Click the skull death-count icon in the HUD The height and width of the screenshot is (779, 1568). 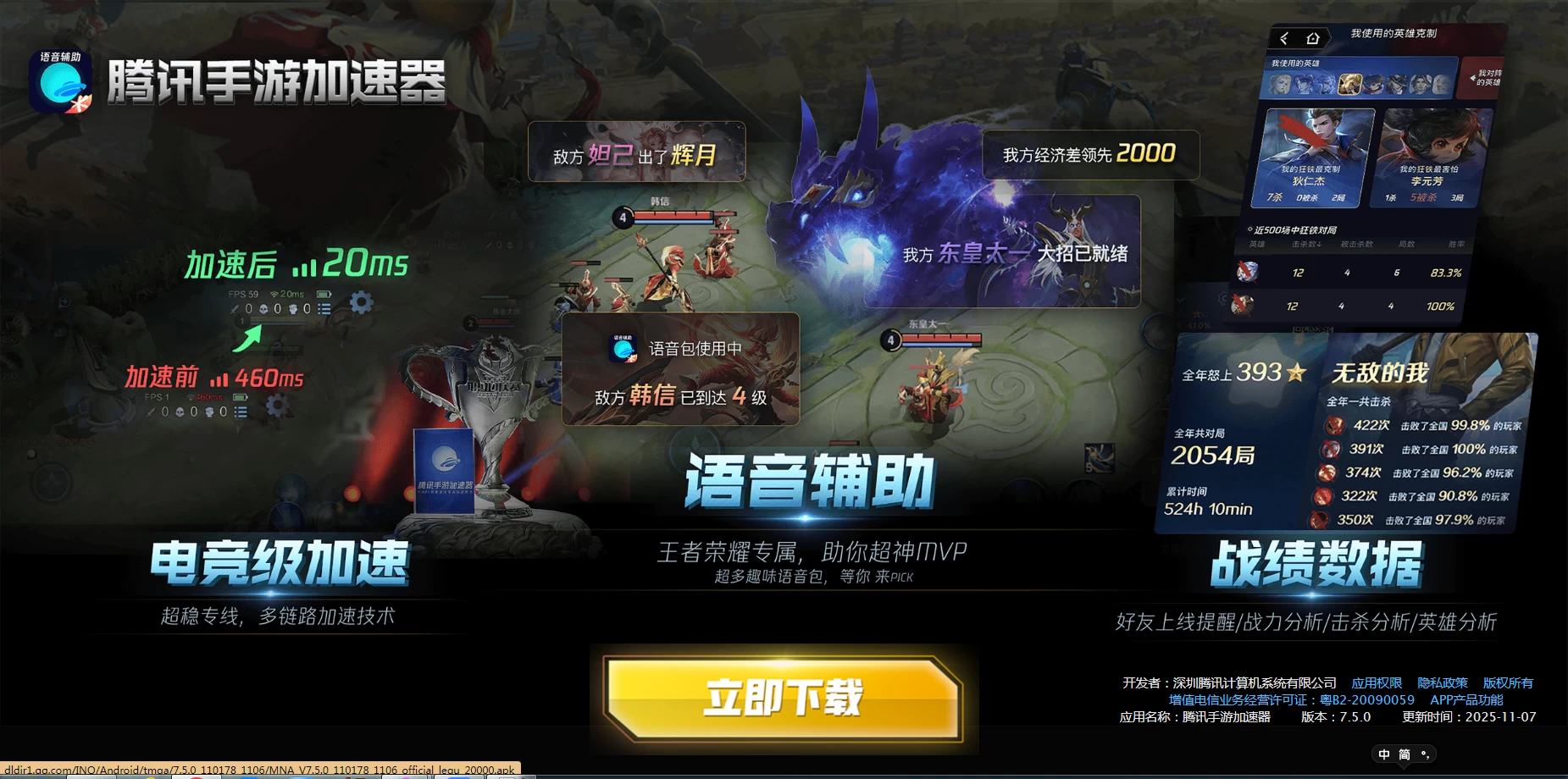coord(263,309)
